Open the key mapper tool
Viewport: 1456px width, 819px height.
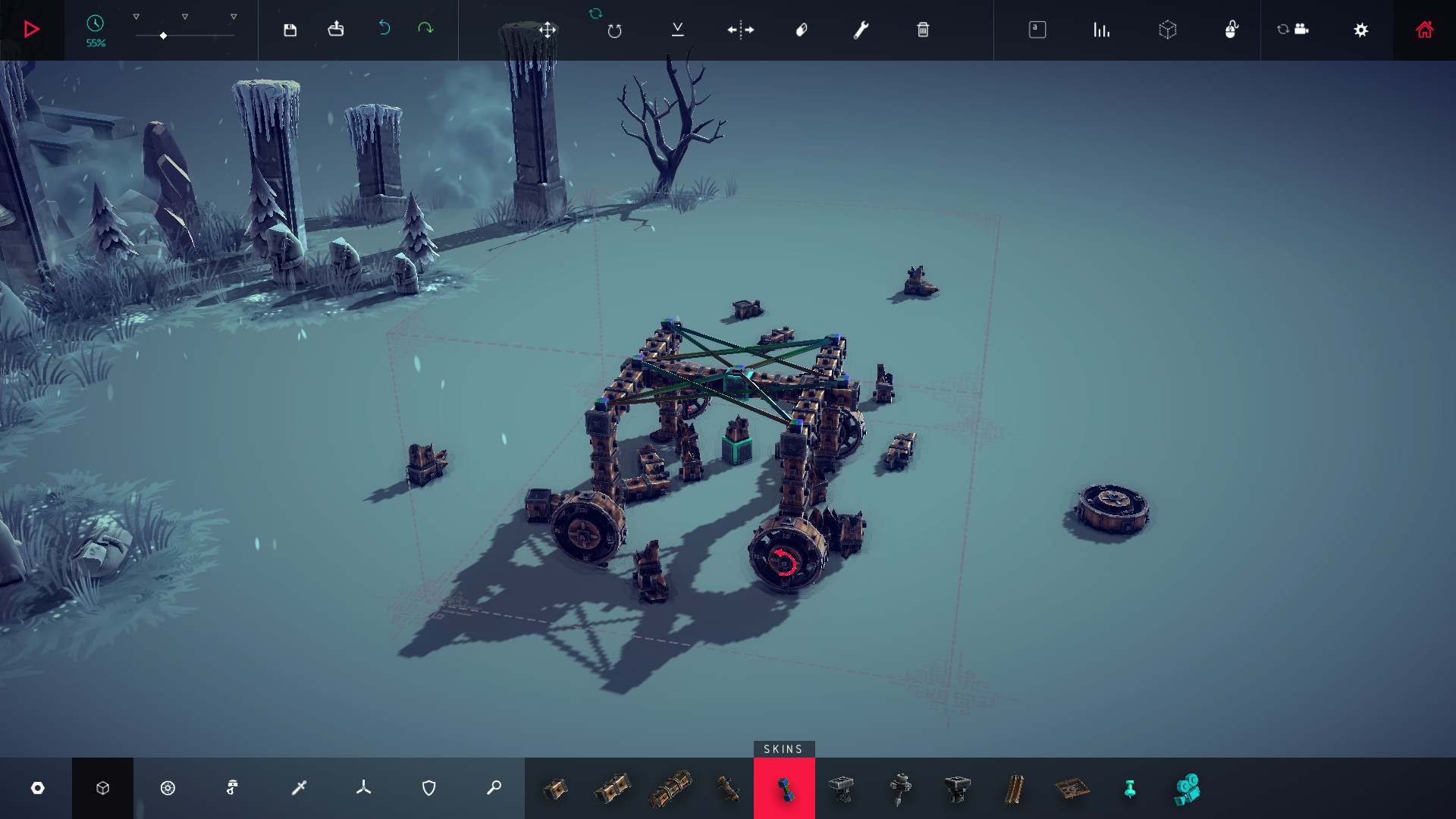(x=1037, y=30)
